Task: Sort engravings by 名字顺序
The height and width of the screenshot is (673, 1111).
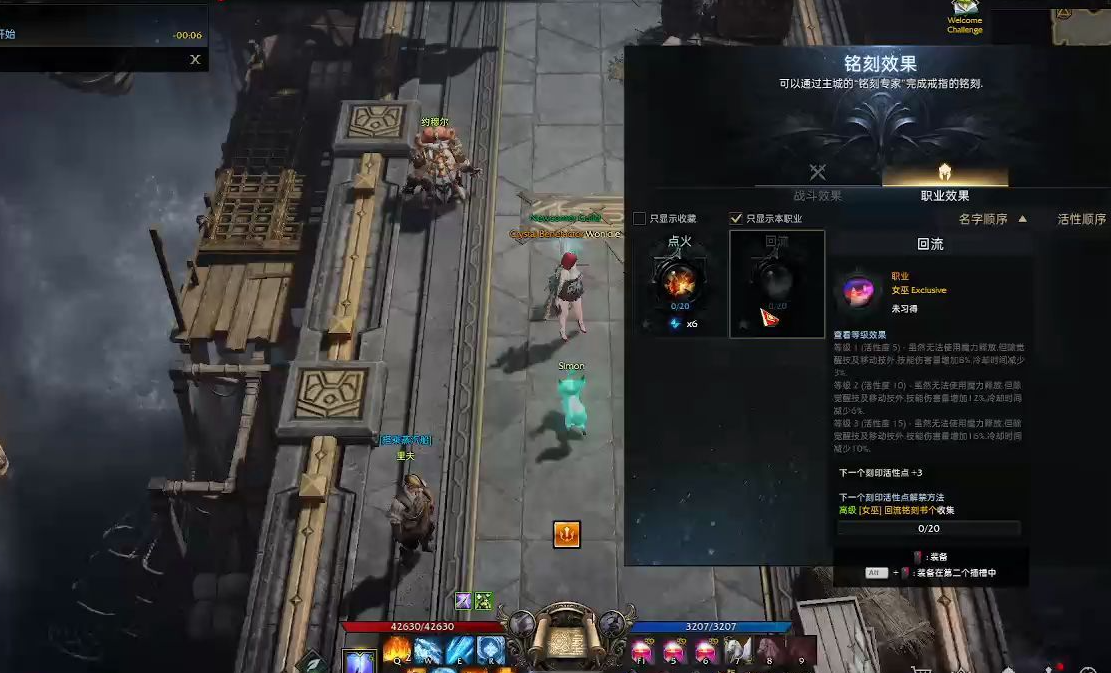Action: tap(992, 218)
